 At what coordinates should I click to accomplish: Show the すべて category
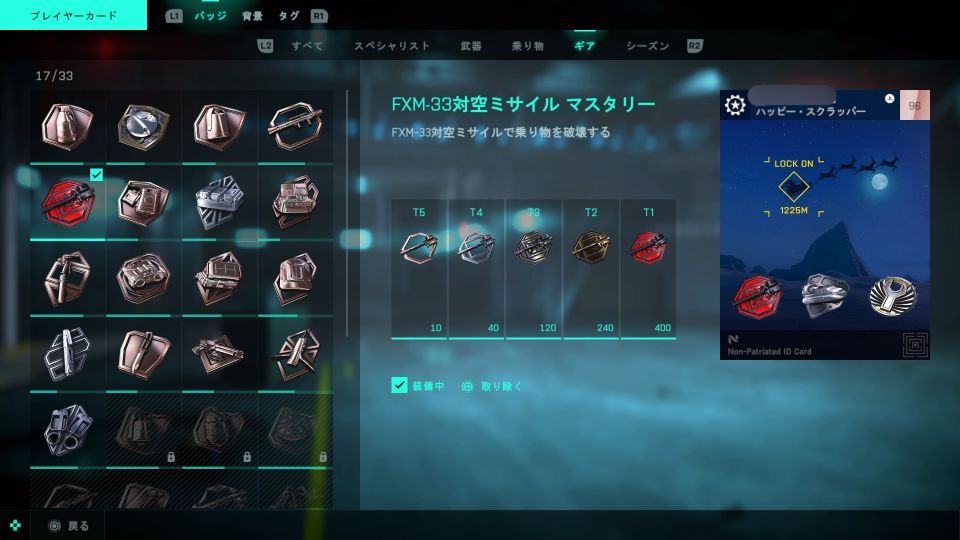pos(307,46)
